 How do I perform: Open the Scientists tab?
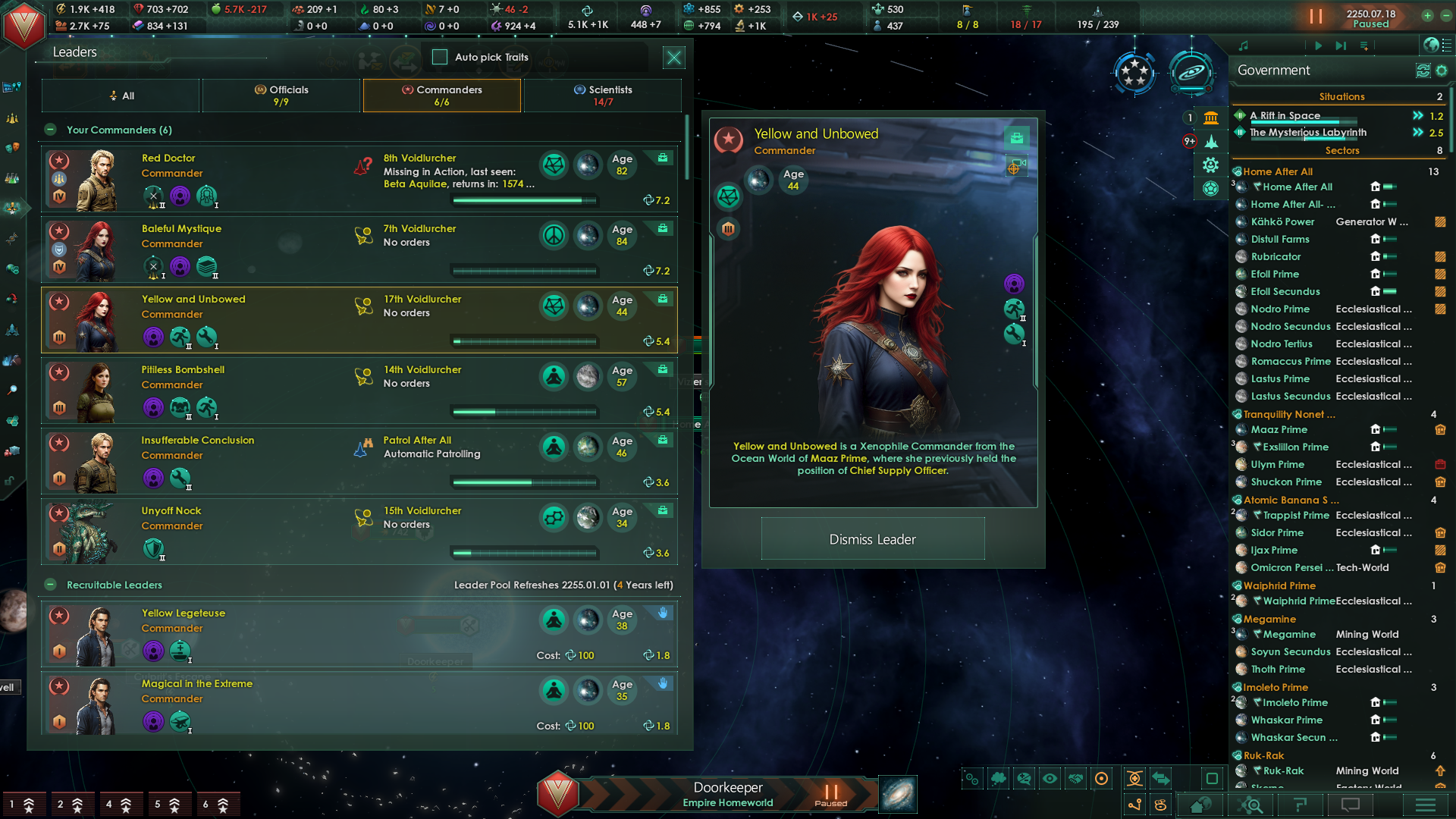tap(603, 95)
